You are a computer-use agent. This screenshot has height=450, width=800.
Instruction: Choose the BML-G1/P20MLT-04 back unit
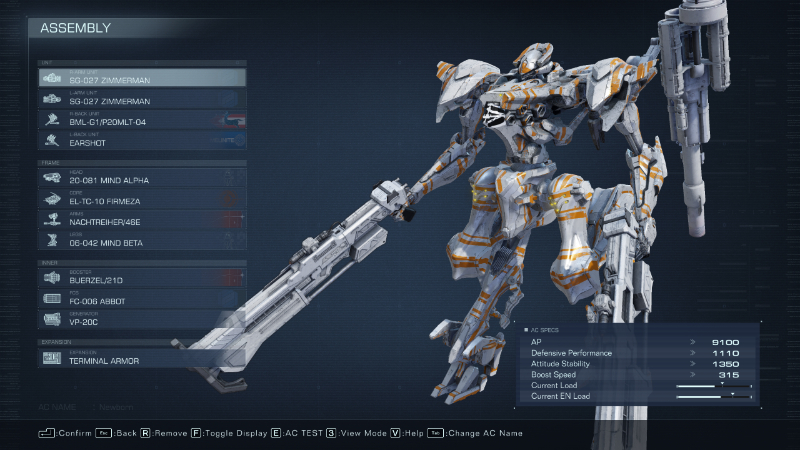141,119
